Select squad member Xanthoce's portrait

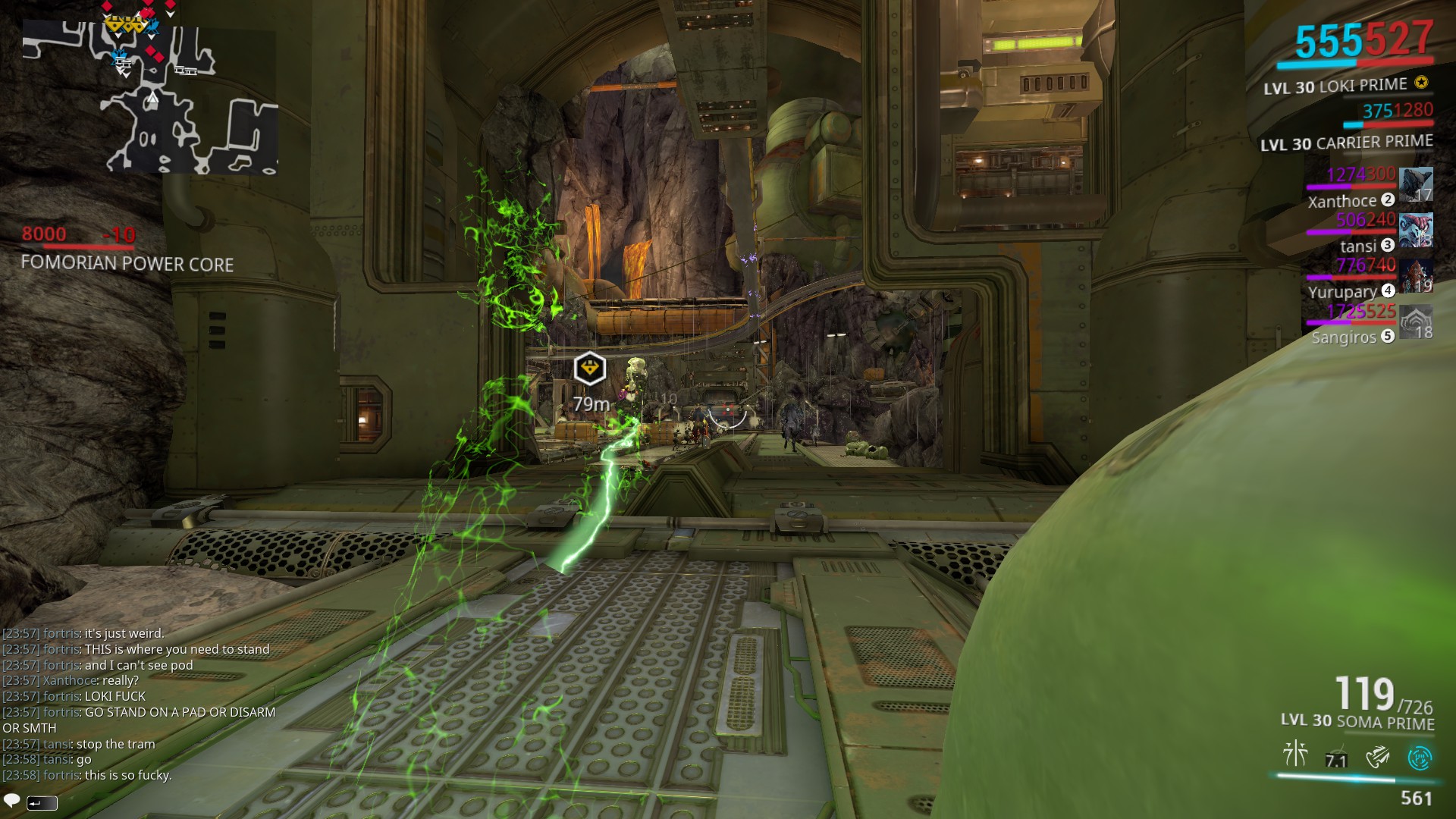click(1415, 185)
